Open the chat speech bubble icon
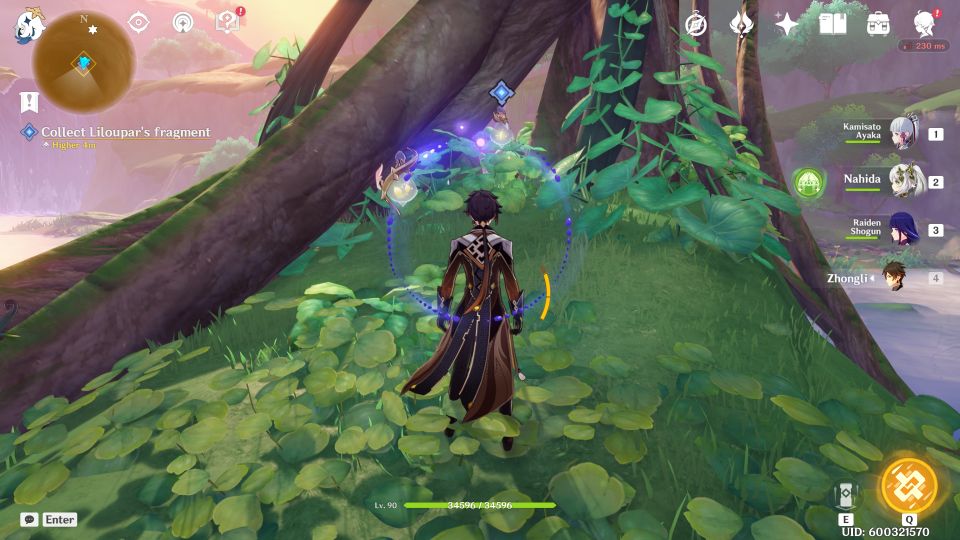 tap(29, 519)
